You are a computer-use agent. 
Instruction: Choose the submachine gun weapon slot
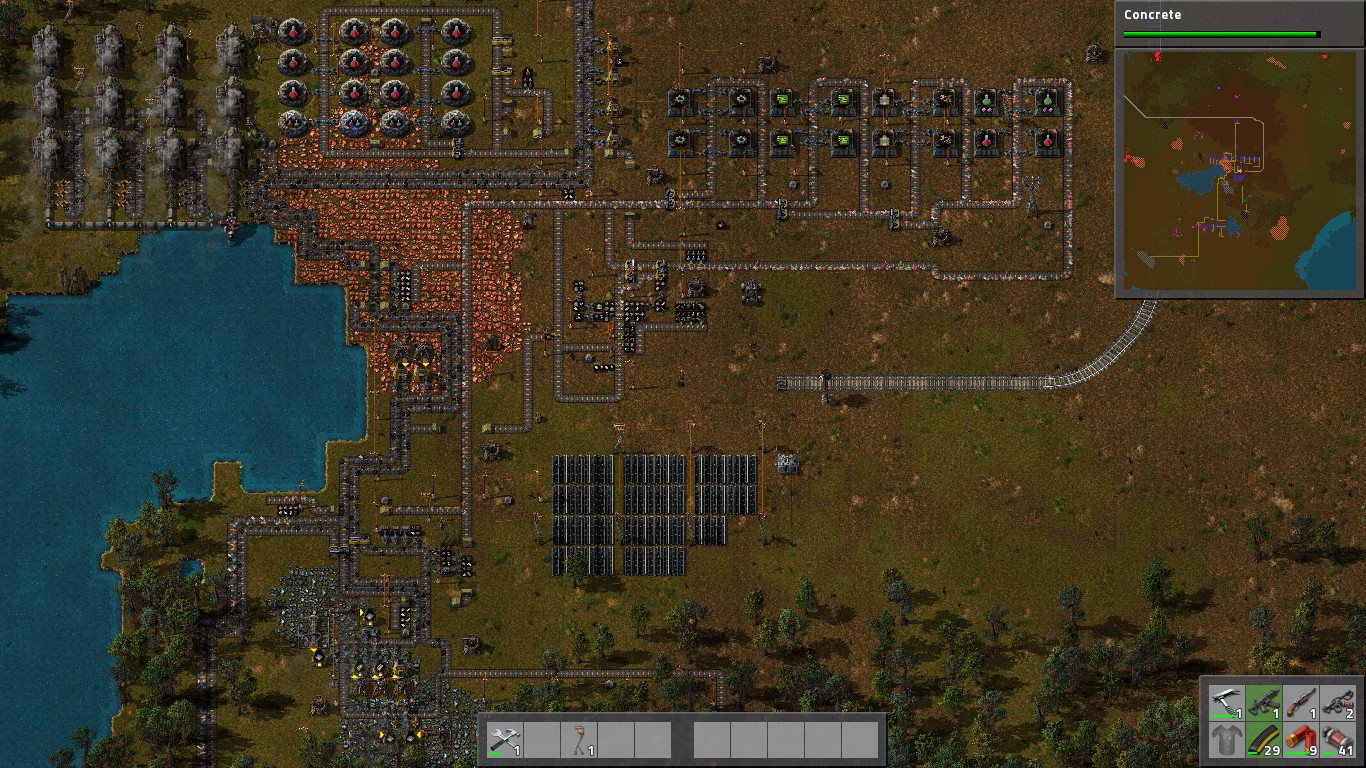[1262, 703]
